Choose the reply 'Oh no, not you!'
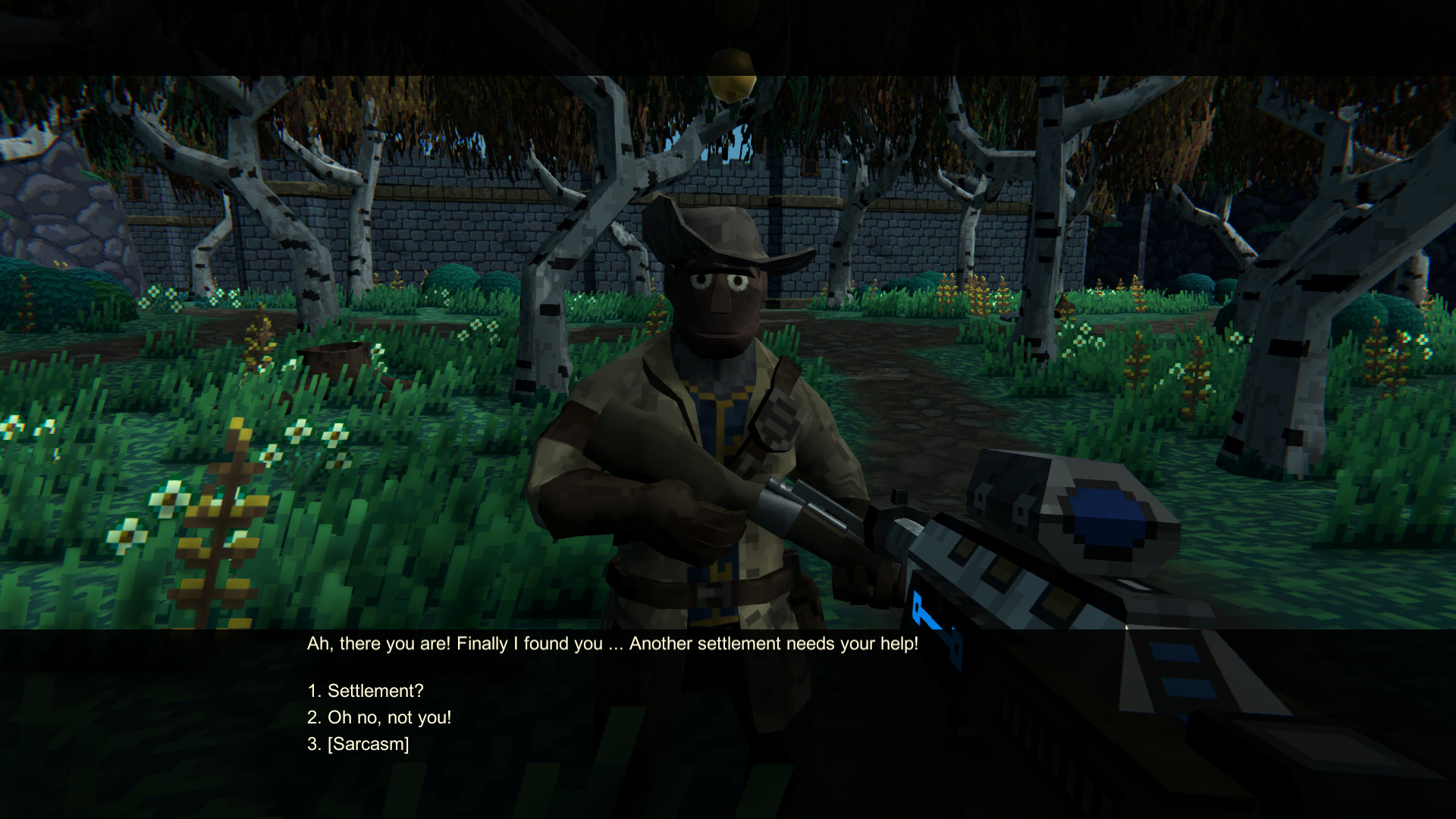 point(379,716)
